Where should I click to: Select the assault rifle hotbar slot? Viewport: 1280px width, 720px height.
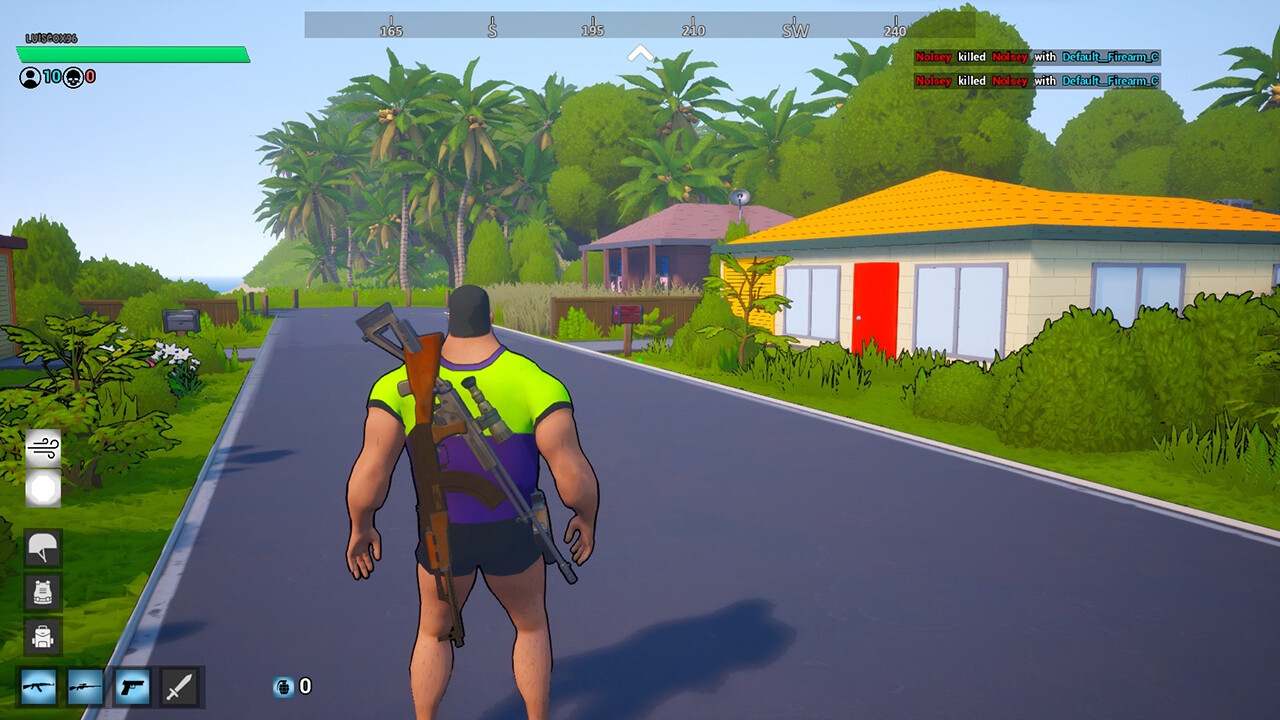[39, 687]
